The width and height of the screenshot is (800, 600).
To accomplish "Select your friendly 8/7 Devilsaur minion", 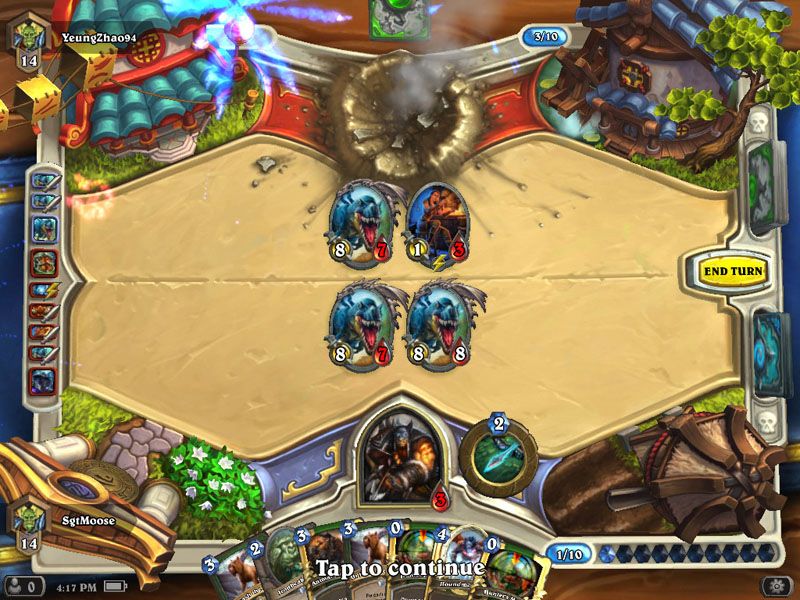I will coord(358,323).
